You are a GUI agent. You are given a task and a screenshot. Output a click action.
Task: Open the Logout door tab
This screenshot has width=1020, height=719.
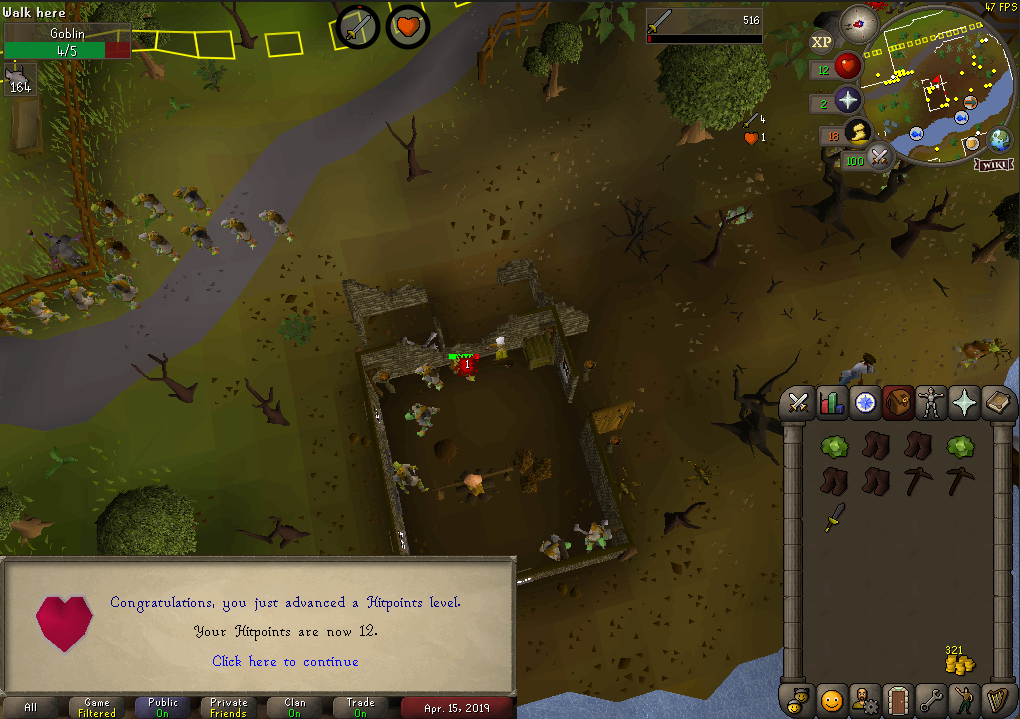897,699
